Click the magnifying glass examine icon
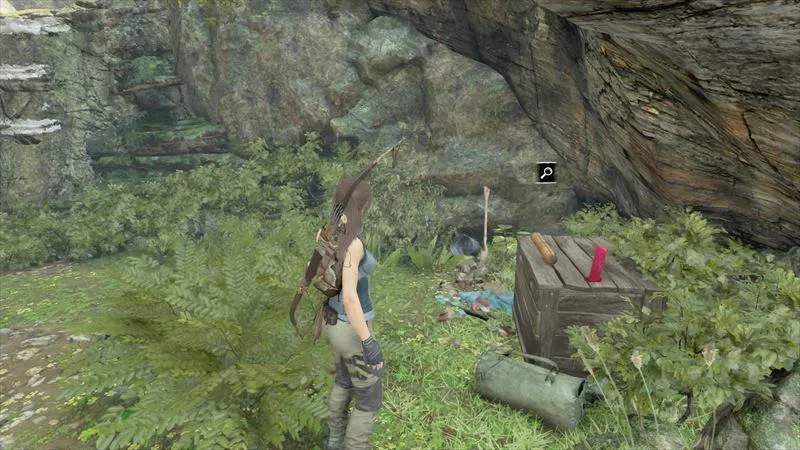This screenshot has width=800, height=450. click(x=546, y=172)
